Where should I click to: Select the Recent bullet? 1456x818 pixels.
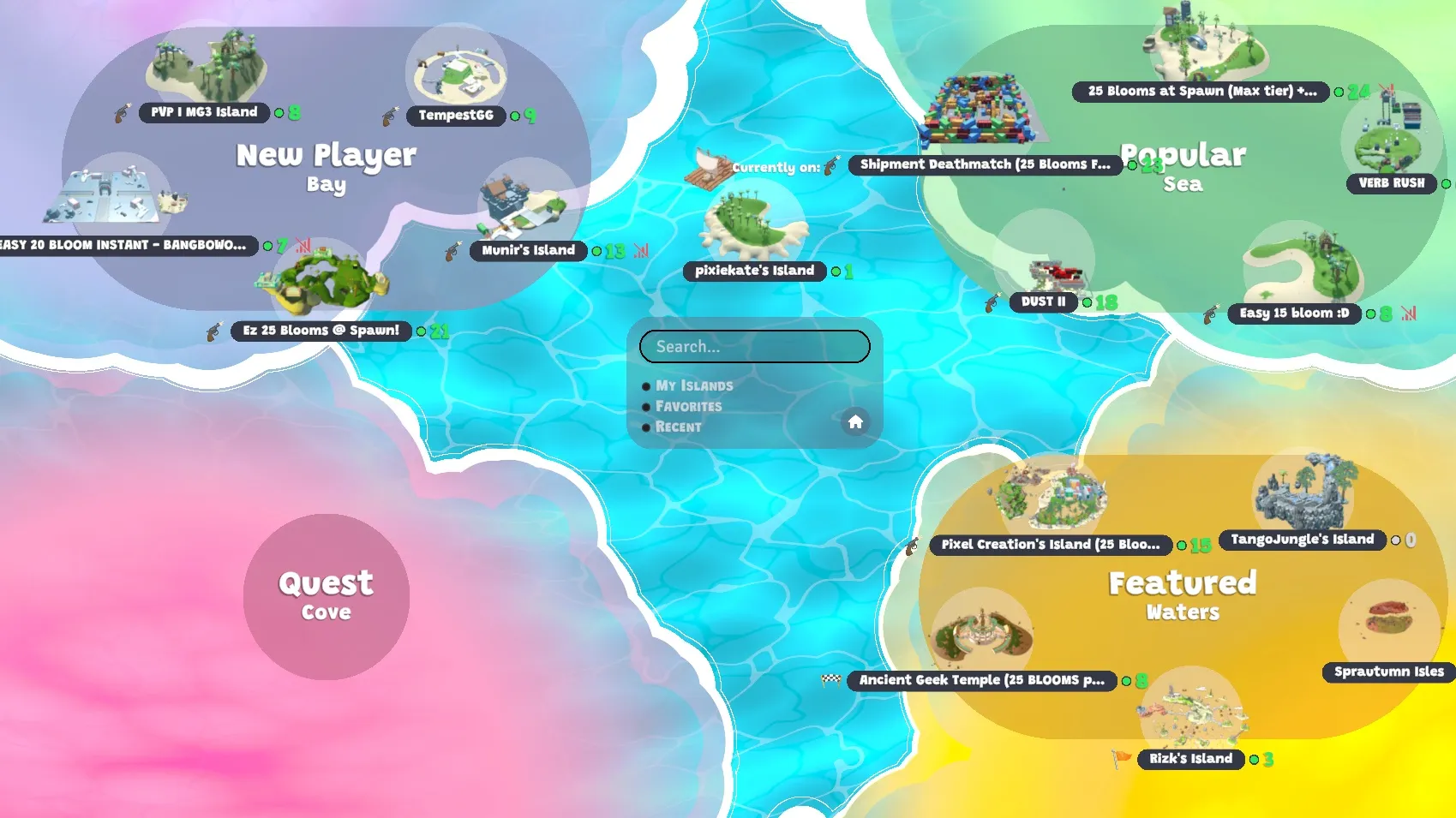(647, 427)
